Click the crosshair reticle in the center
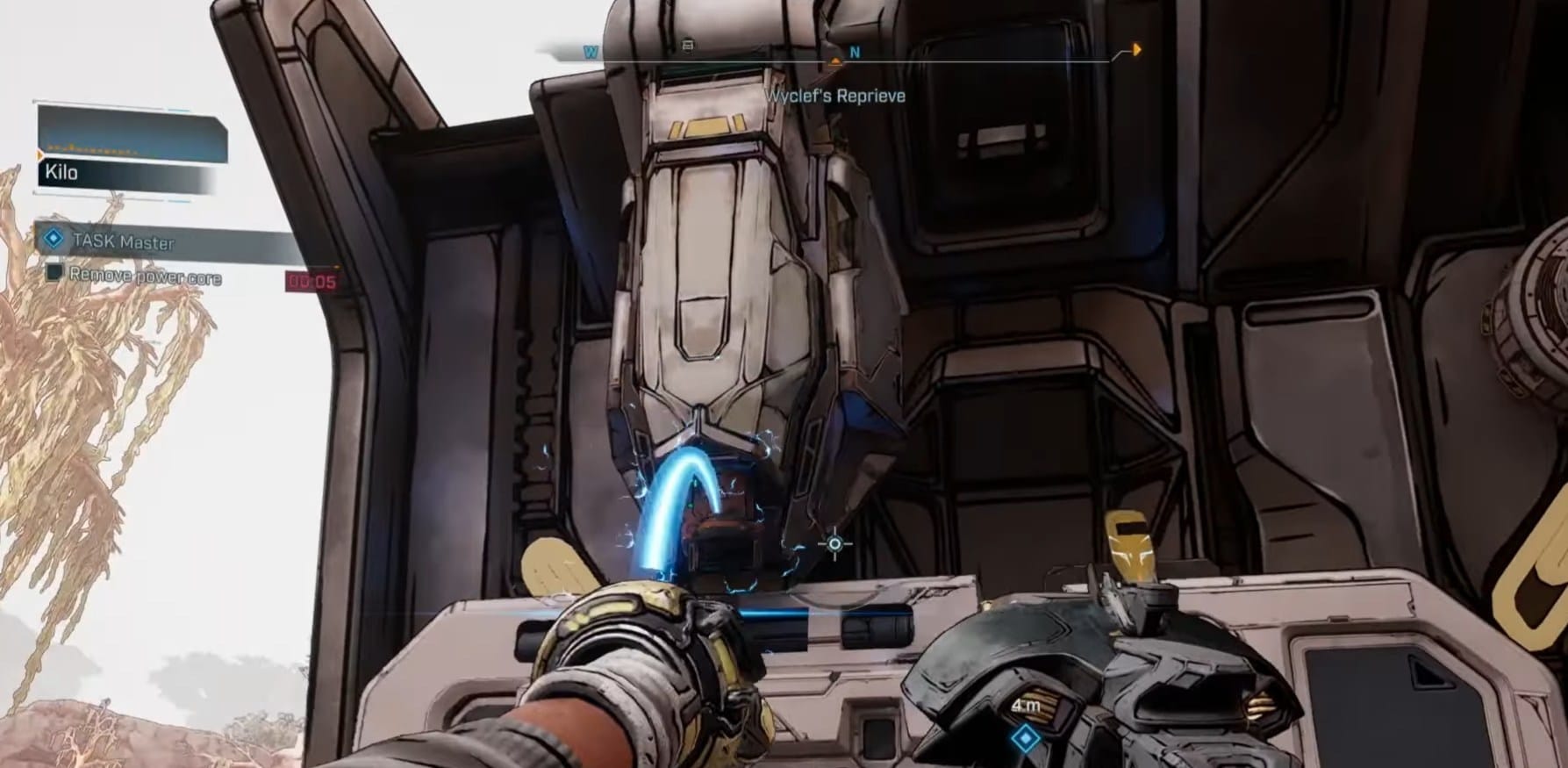This screenshot has height=768, width=1568. [834, 544]
